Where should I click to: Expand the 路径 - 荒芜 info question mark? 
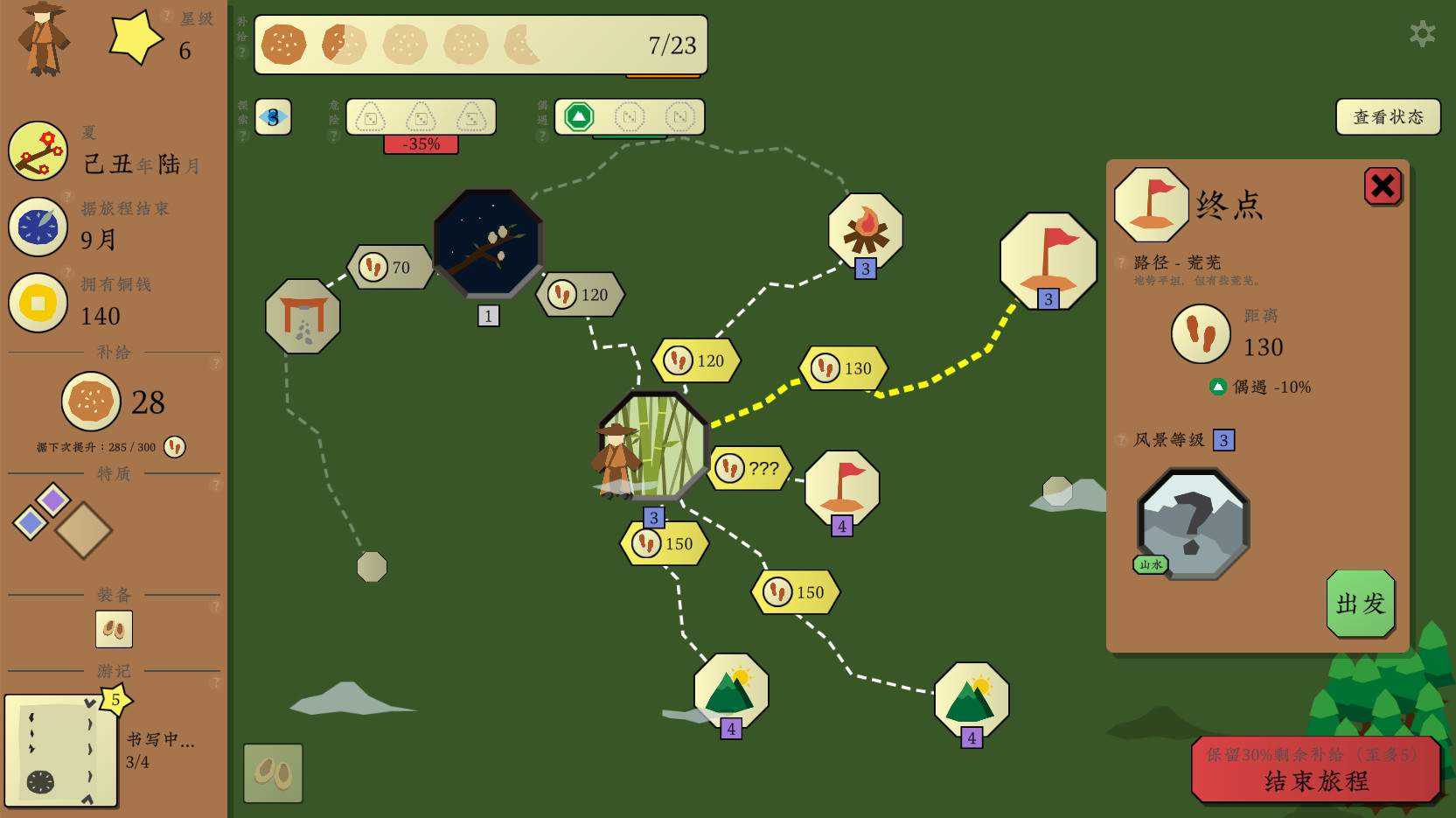tap(1122, 262)
